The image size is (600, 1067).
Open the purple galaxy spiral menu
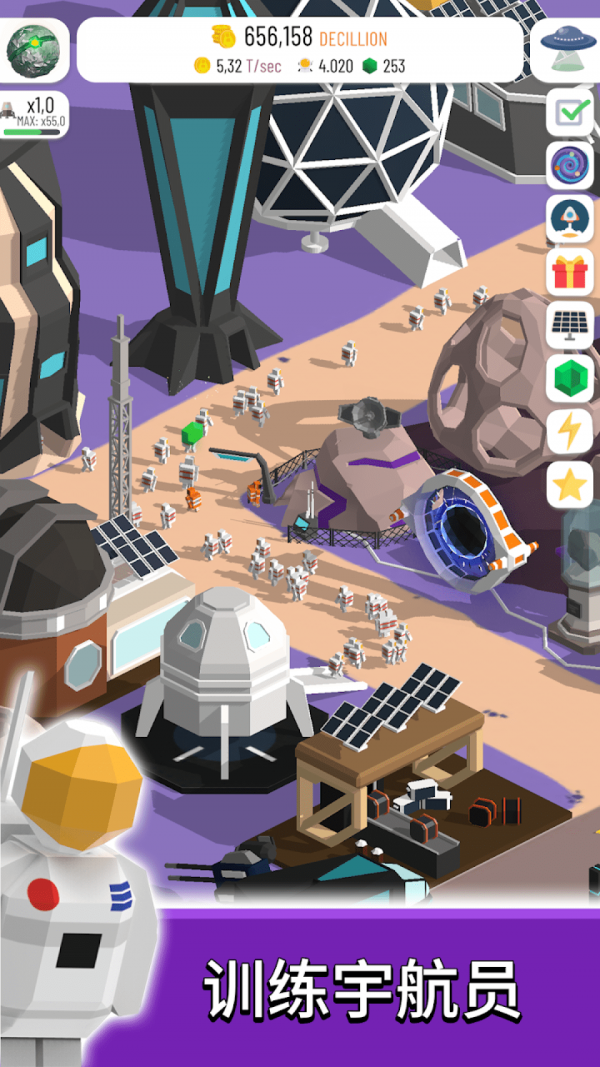coord(571,166)
